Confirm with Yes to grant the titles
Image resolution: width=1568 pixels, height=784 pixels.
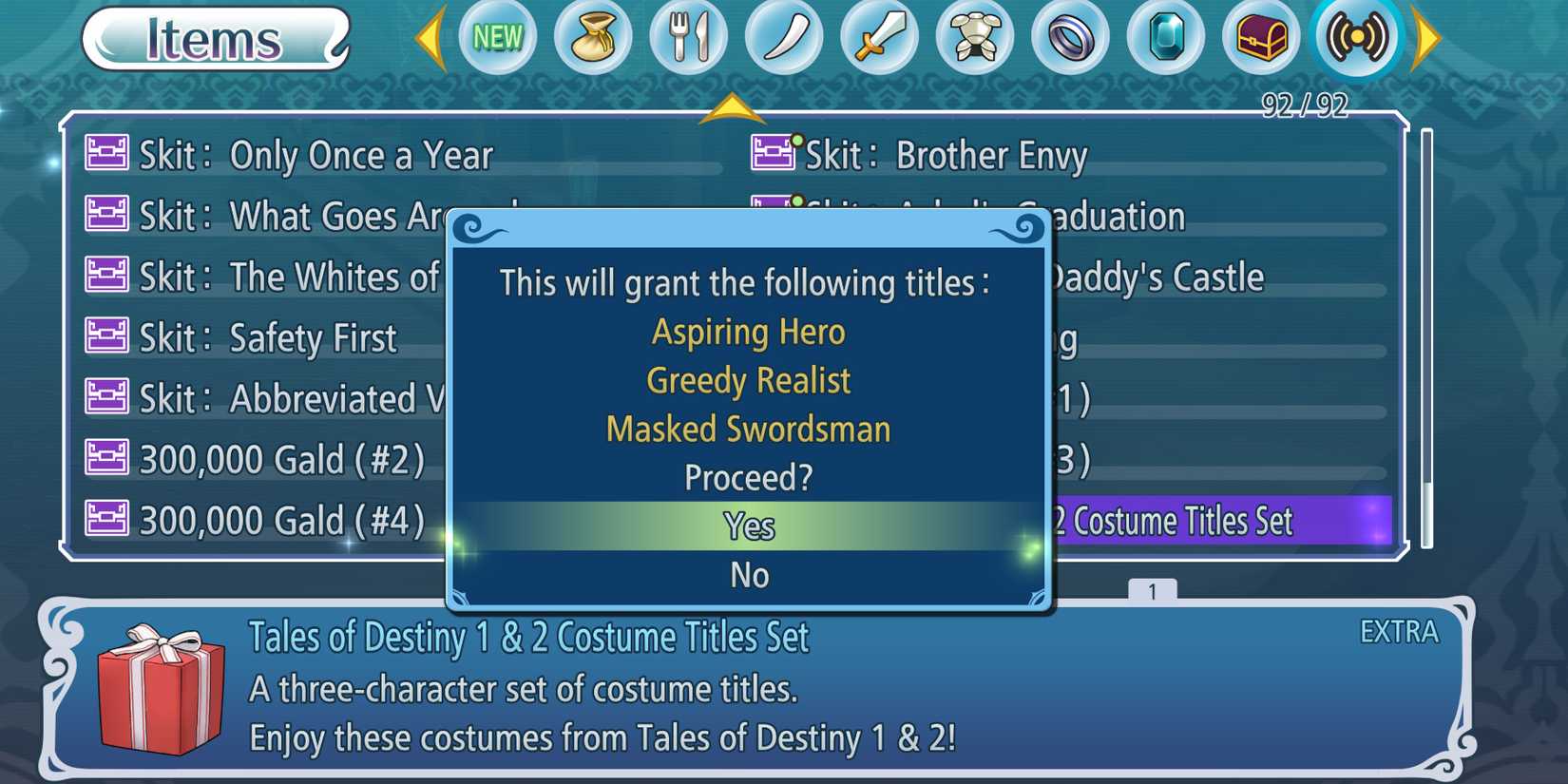point(750,526)
